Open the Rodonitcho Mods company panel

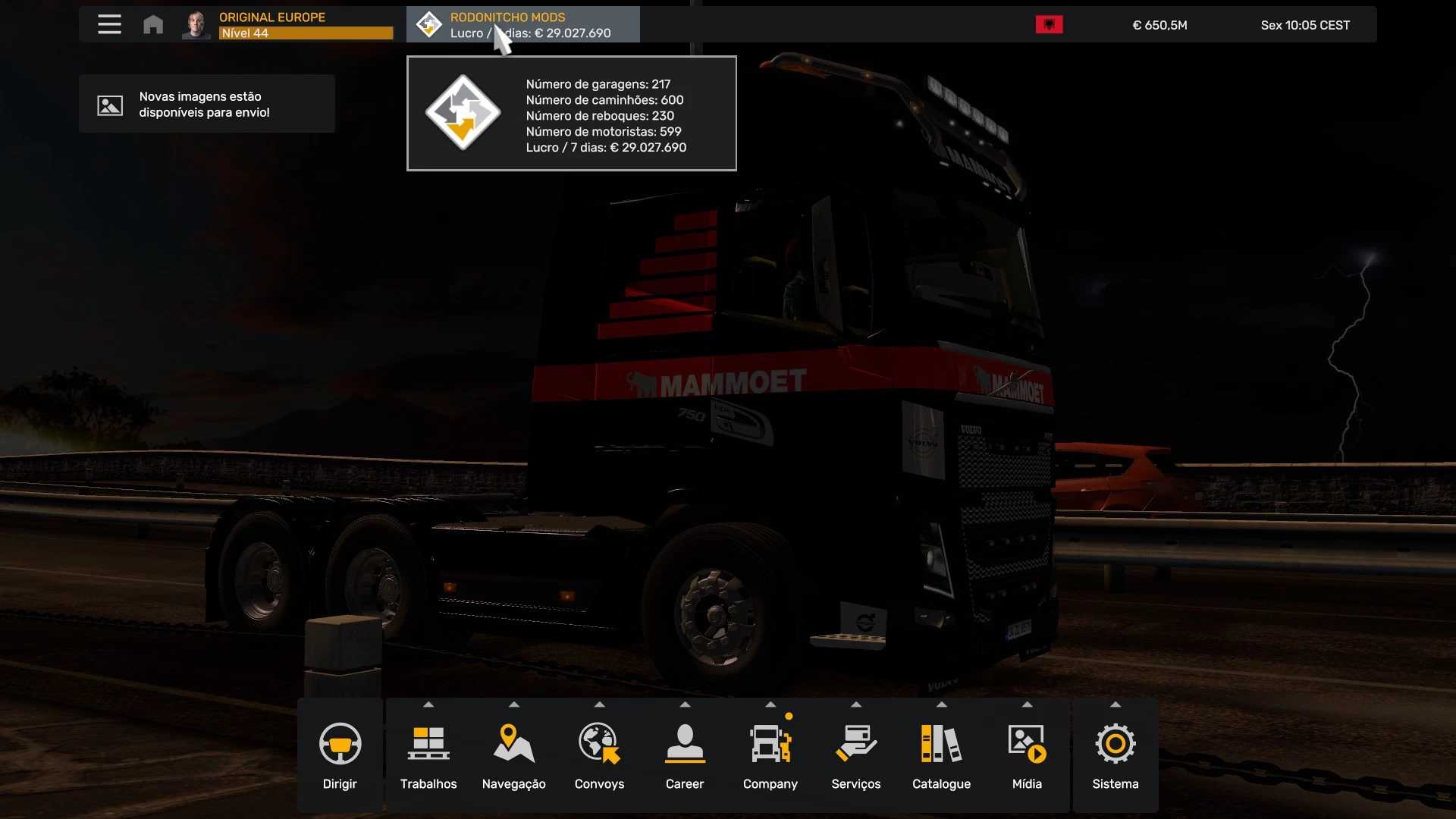click(523, 24)
